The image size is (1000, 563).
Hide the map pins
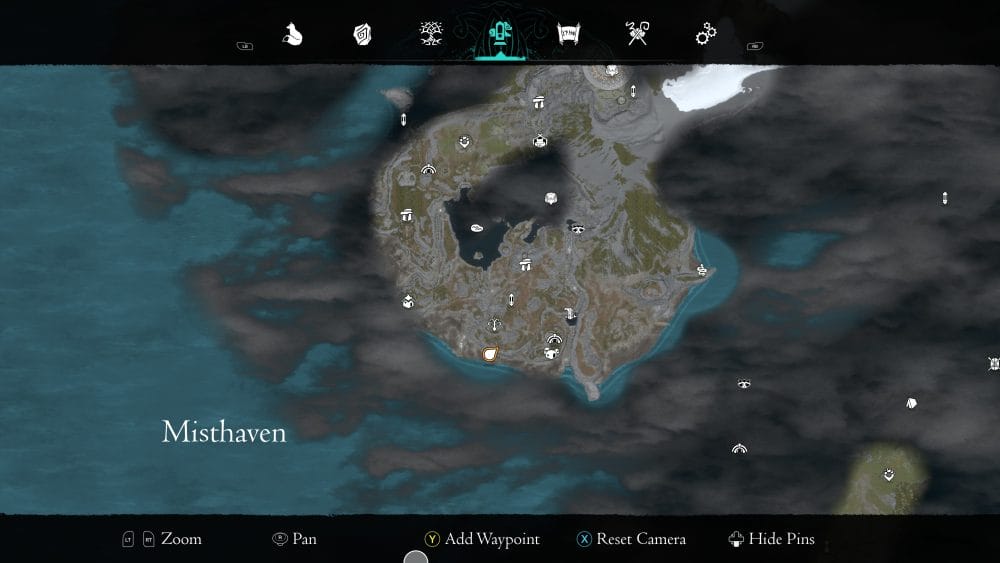click(x=771, y=539)
